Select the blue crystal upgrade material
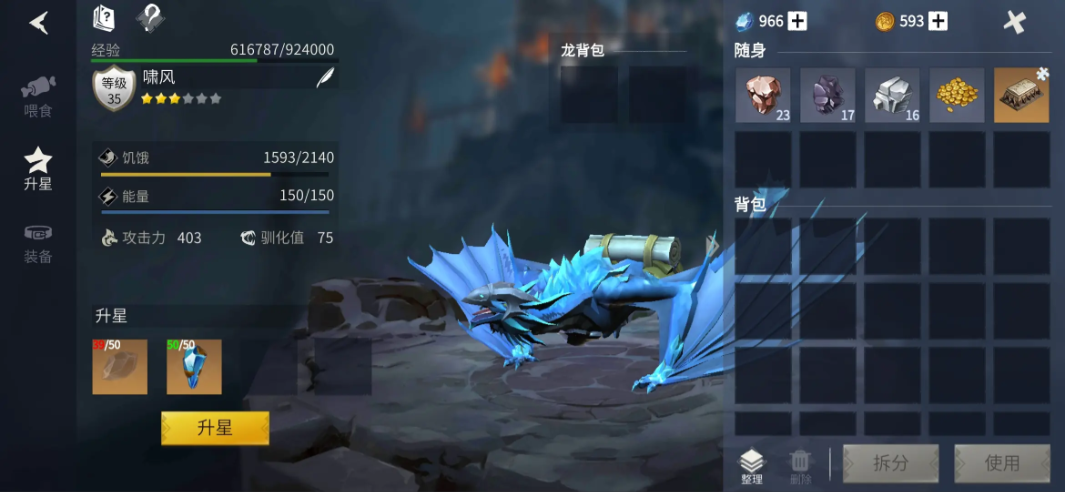The width and height of the screenshot is (1065, 492). tap(194, 366)
